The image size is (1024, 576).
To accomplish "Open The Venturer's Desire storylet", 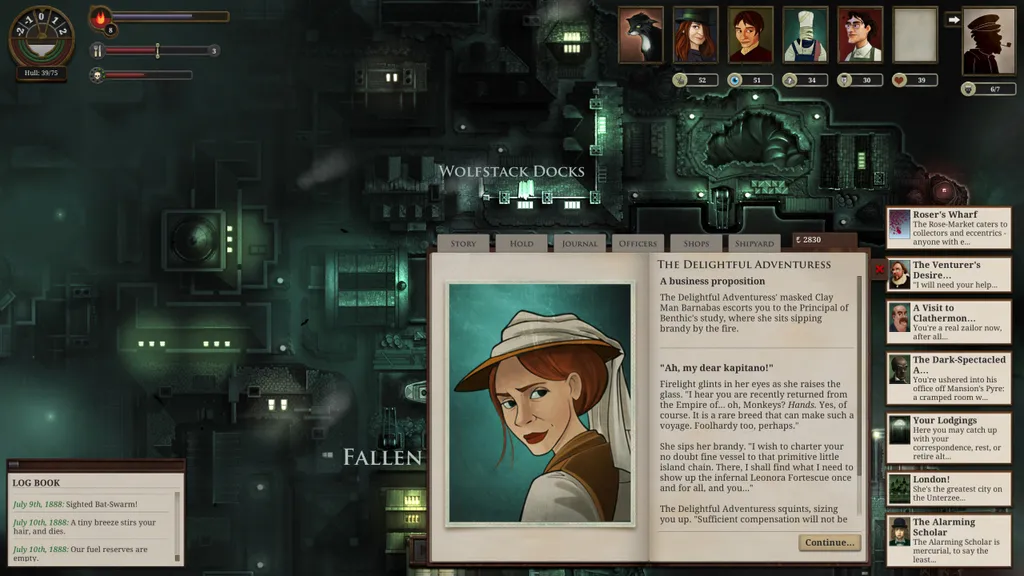I will (948, 275).
